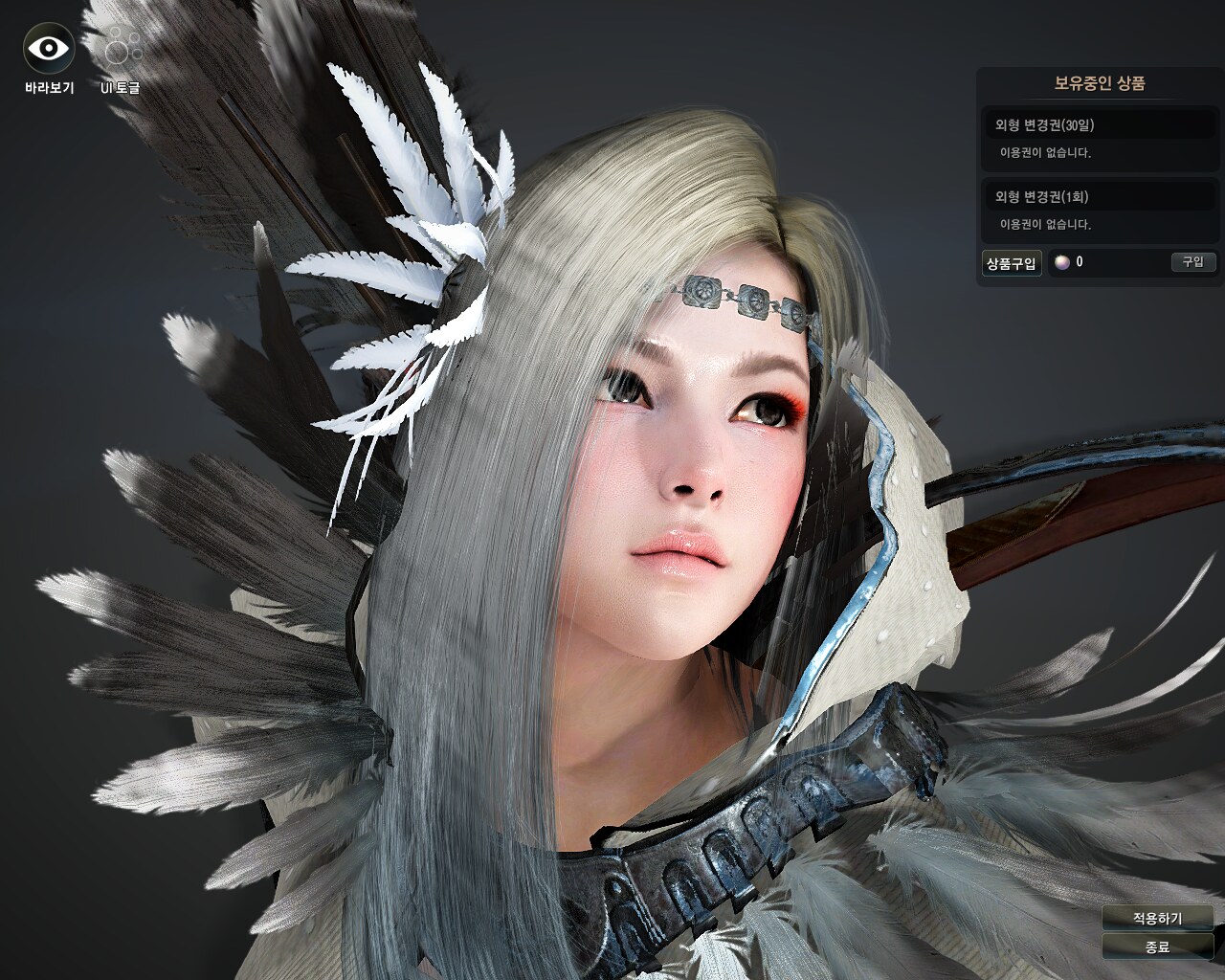Toggle the 바라보기 eye icon
Screen dimensions: 1225x980
49,49
